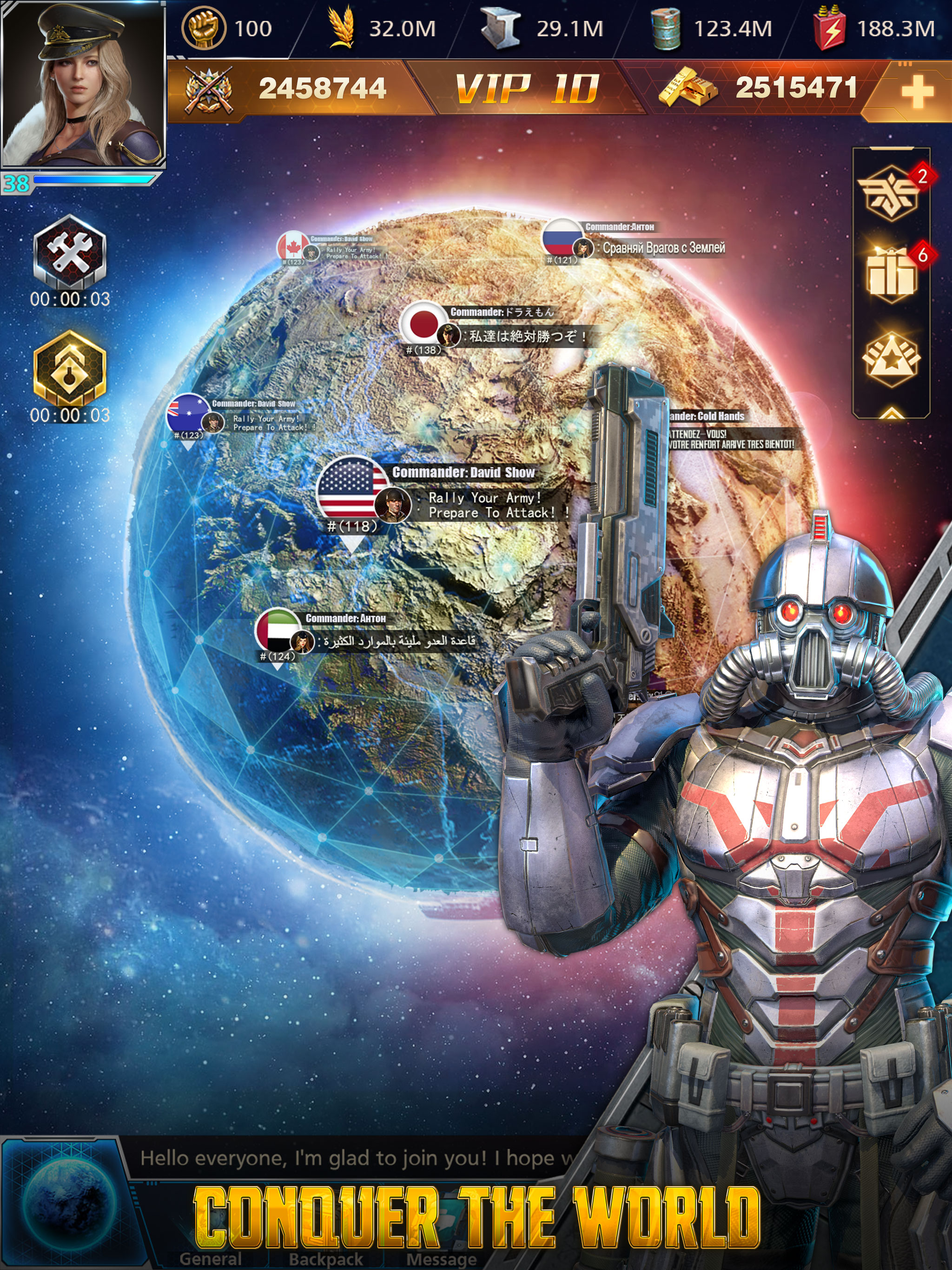This screenshot has width=952, height=1270.
Task: Open the Backpack menu
Action: click(325, 1259)
